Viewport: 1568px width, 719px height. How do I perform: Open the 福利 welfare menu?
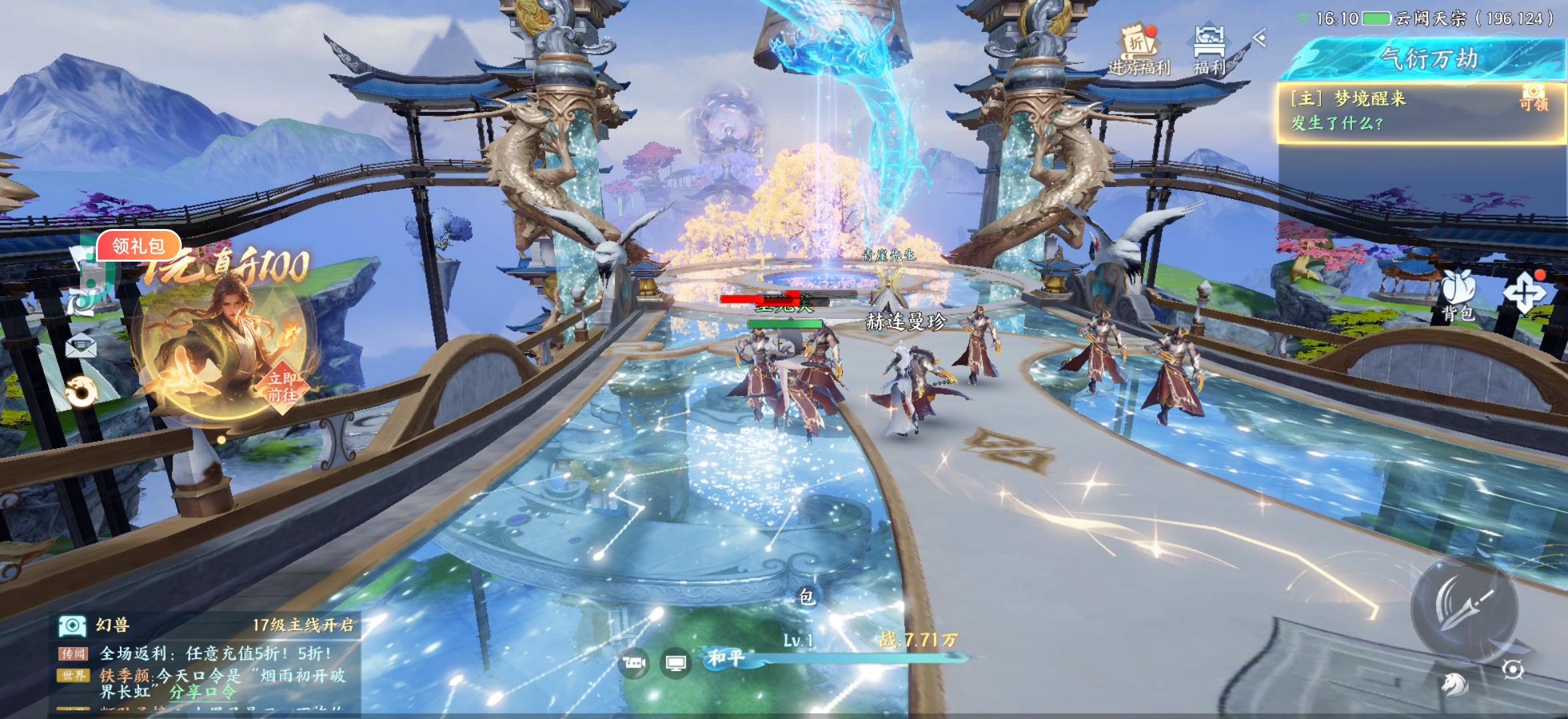coord(1209,48)
